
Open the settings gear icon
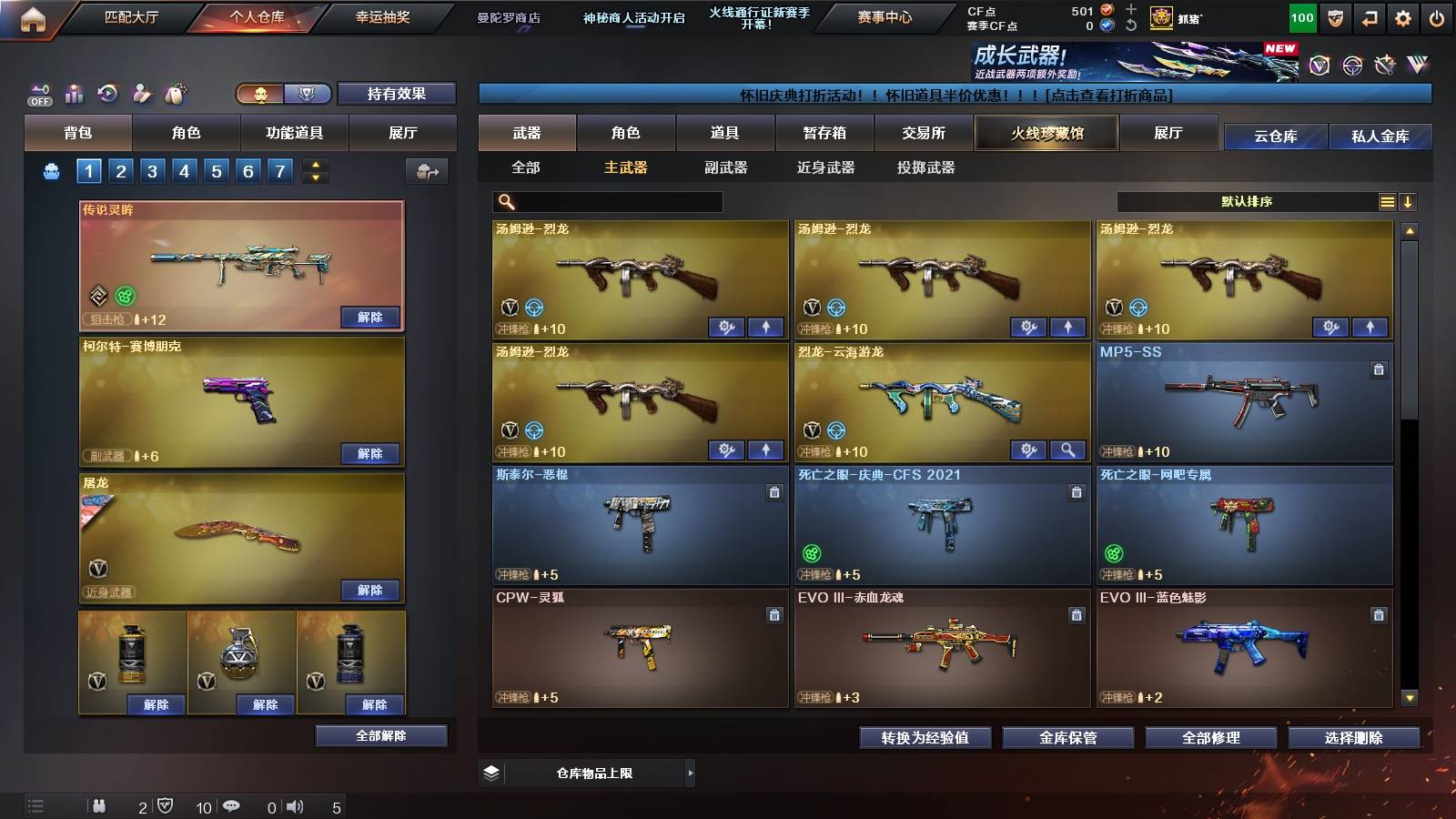[1401, 16]
